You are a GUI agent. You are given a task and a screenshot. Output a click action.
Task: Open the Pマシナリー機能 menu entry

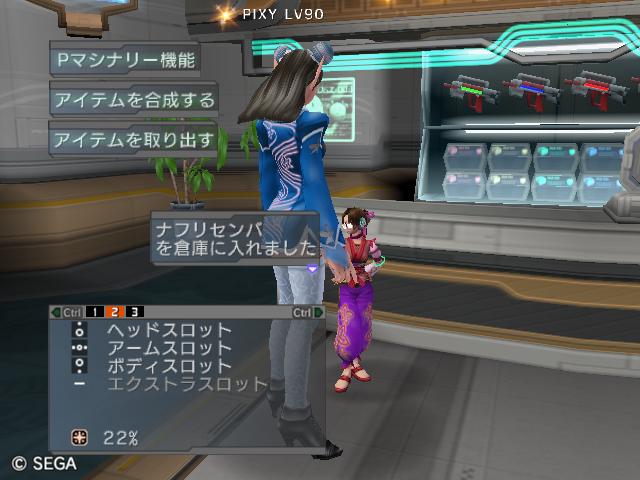124,59
